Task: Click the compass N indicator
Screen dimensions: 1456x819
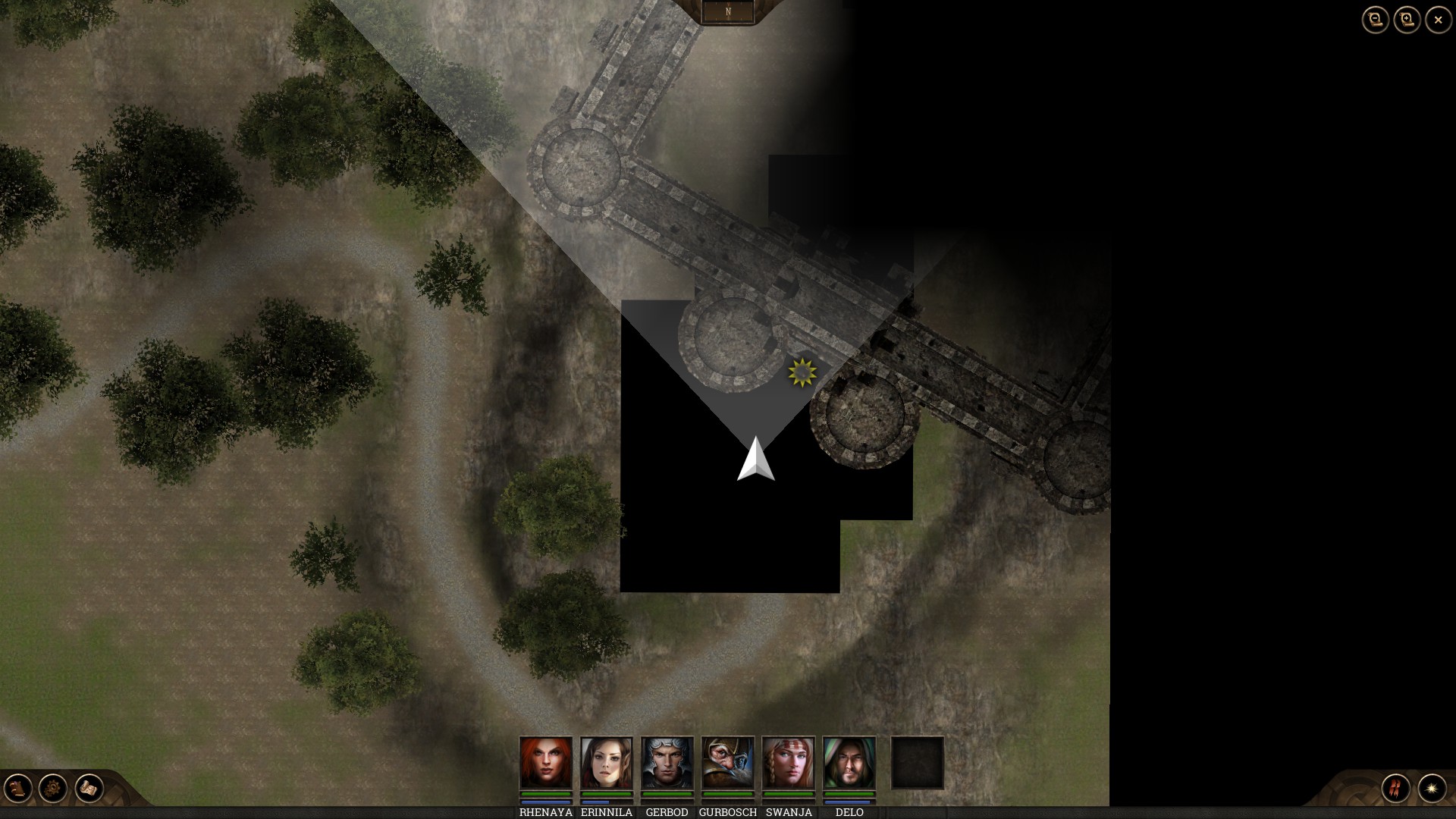Action: pyautogui.click(x=728, y=11)
